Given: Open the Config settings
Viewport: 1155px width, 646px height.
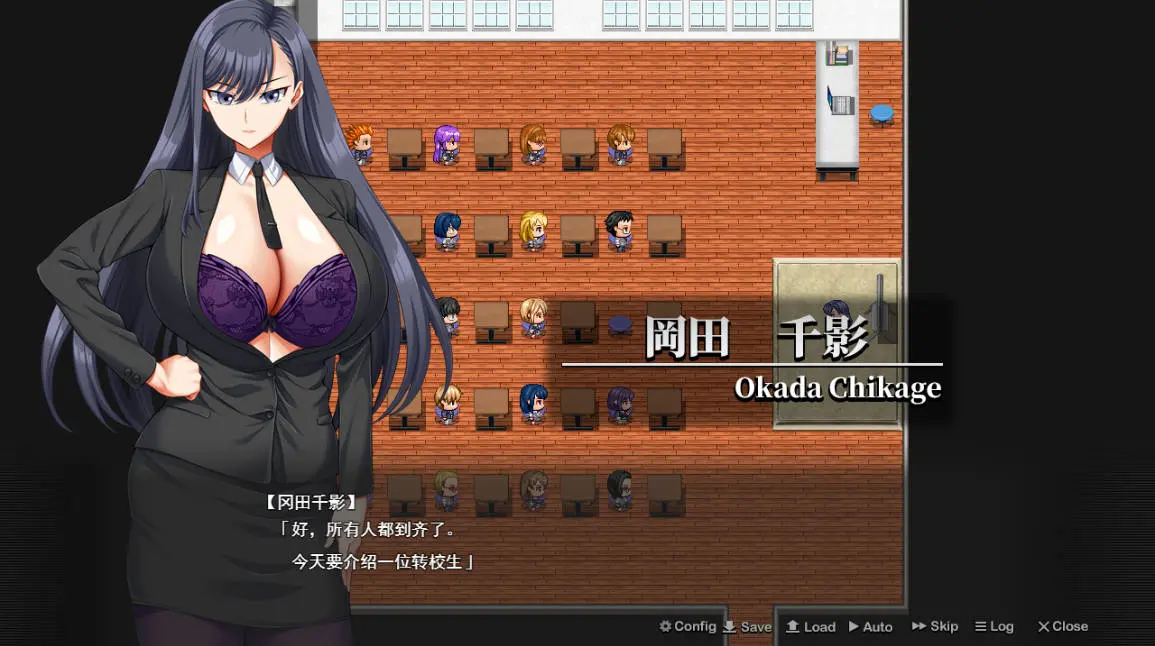Looking at the screenshot, I should 688,627.
